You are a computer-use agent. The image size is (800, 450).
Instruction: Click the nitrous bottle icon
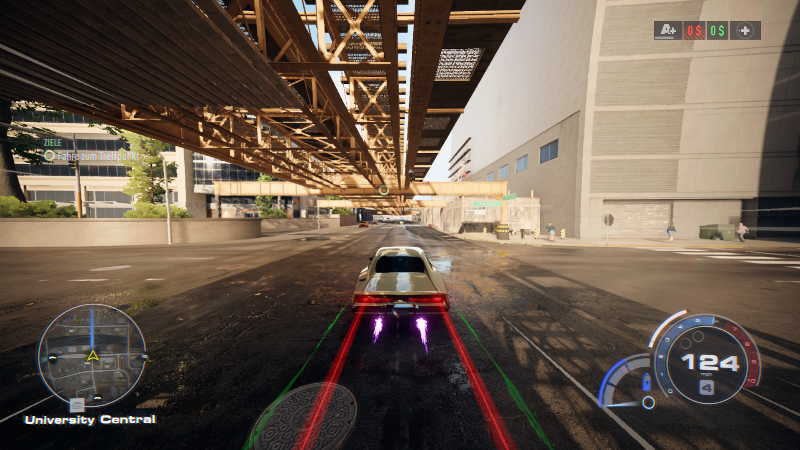(x=646, y=381)
